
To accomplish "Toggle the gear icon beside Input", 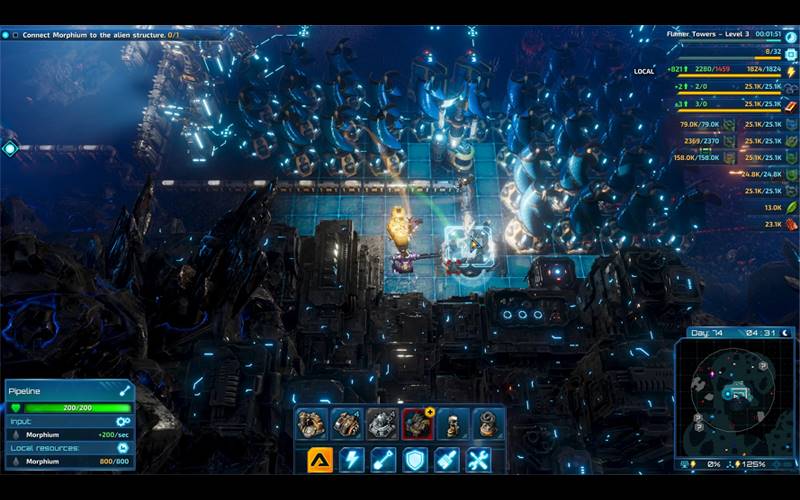I will tap(123, 421).
